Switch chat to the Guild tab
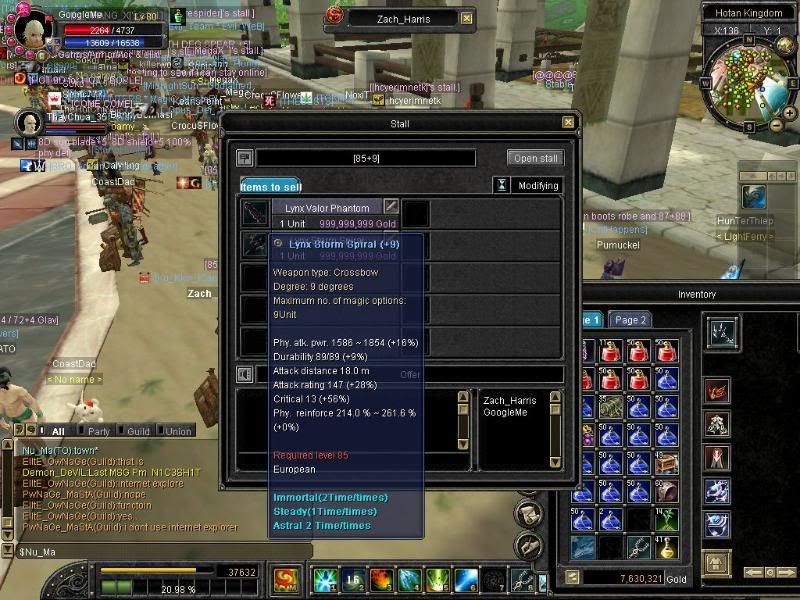800x600 pixels. [138, 432]
